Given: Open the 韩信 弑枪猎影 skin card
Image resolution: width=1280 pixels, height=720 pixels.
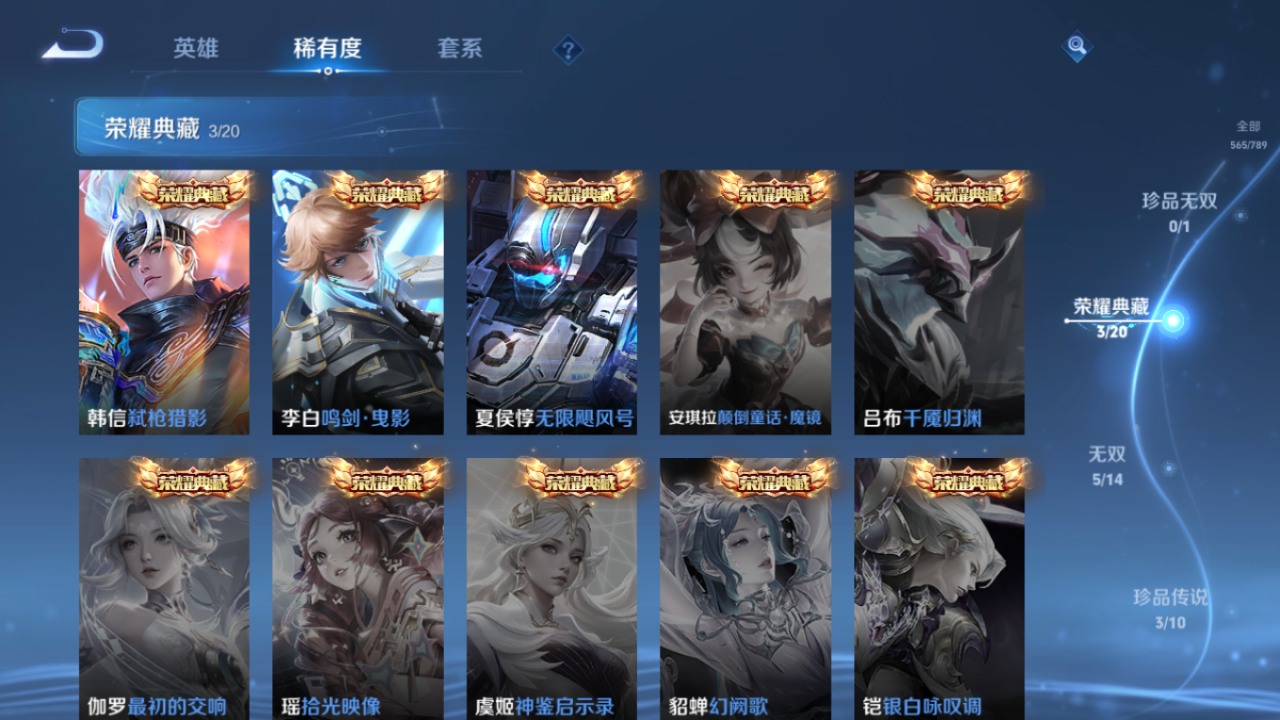Looking at the screenshot, I should pyautogui.click(x=166, y=300).
